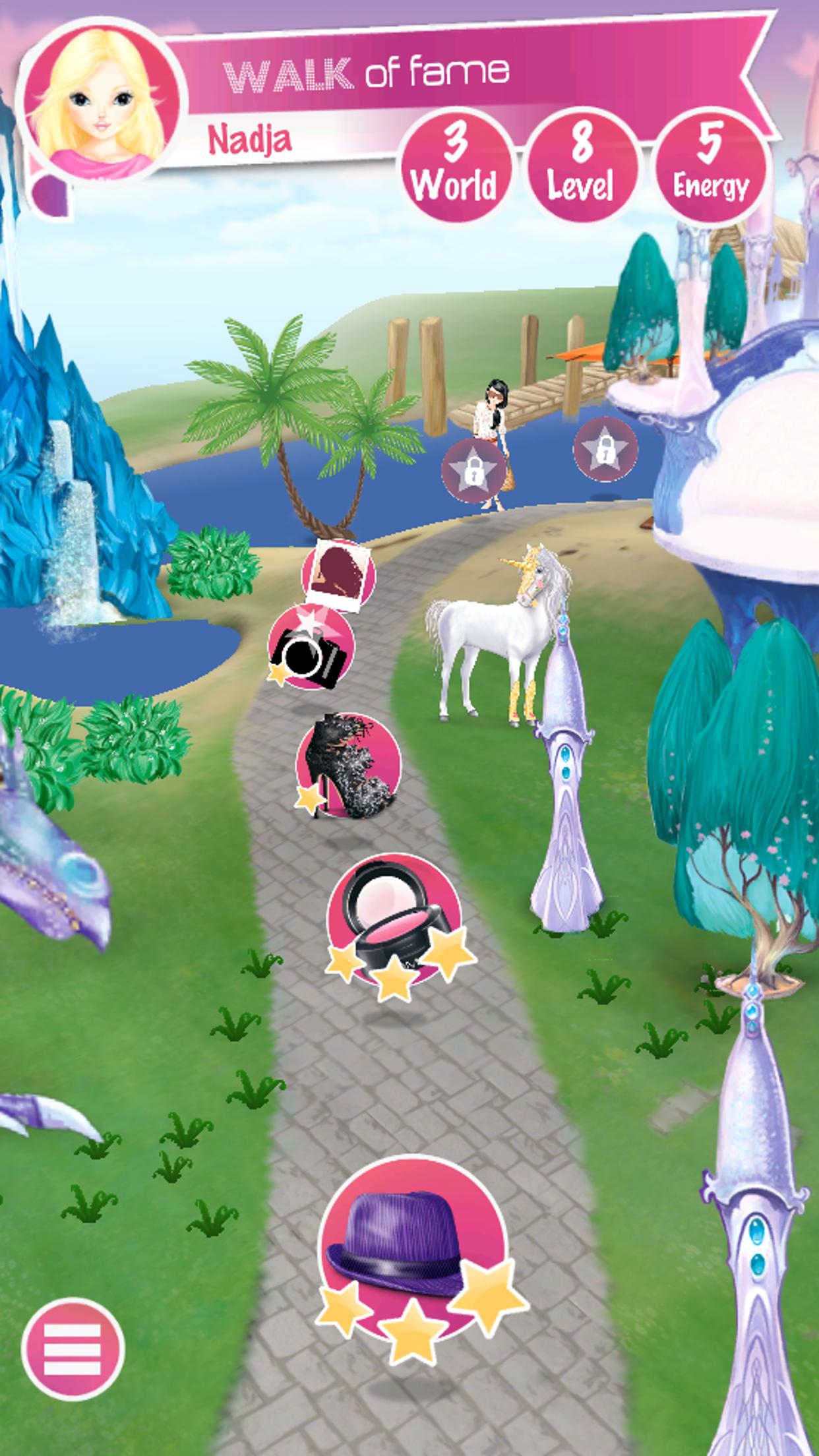Tap the Level 8 badge

click(582, 166)
